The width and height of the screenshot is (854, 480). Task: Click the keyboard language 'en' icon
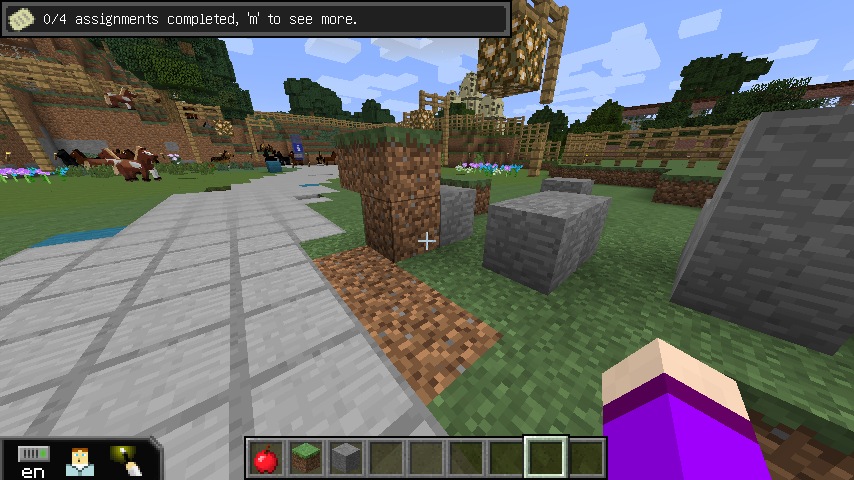tap(33, 461)
